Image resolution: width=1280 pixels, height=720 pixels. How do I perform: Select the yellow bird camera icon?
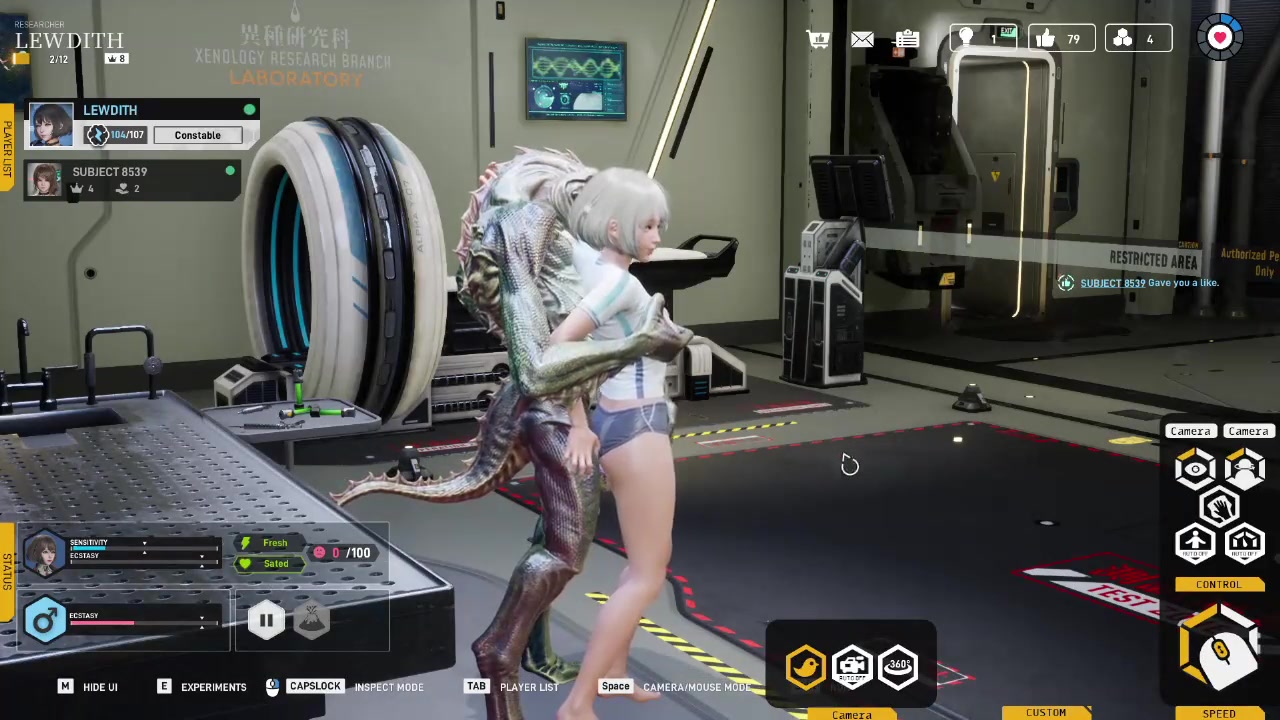click(806, 667)
